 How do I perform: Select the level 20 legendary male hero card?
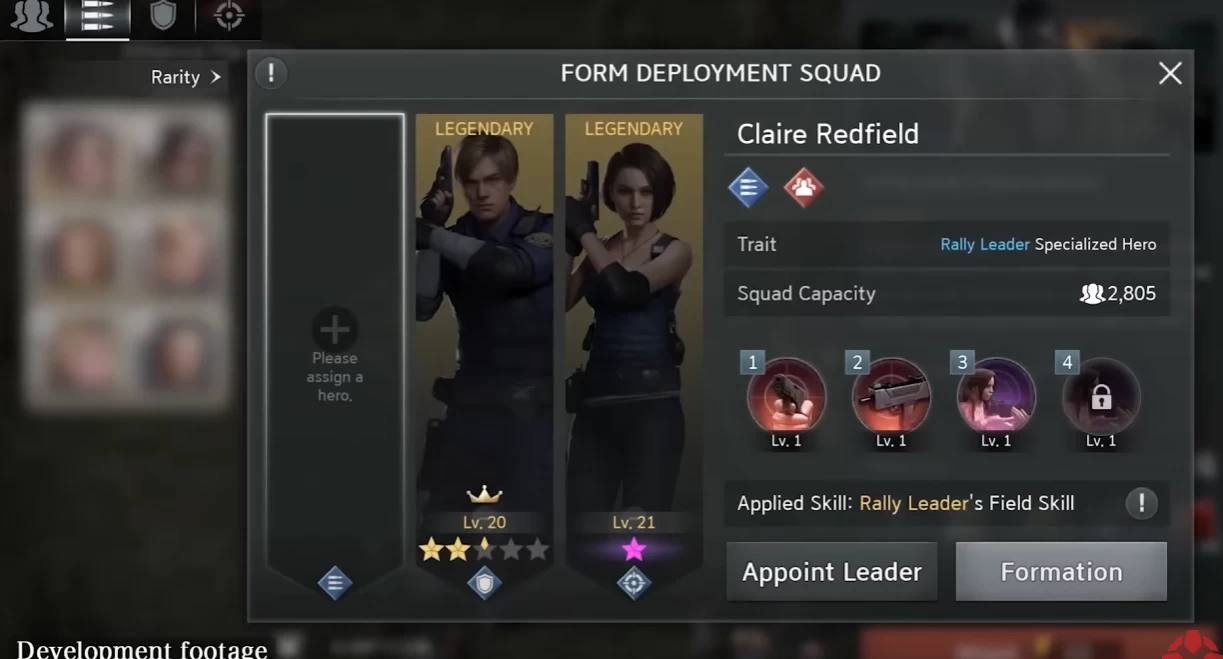pos(484,330)
